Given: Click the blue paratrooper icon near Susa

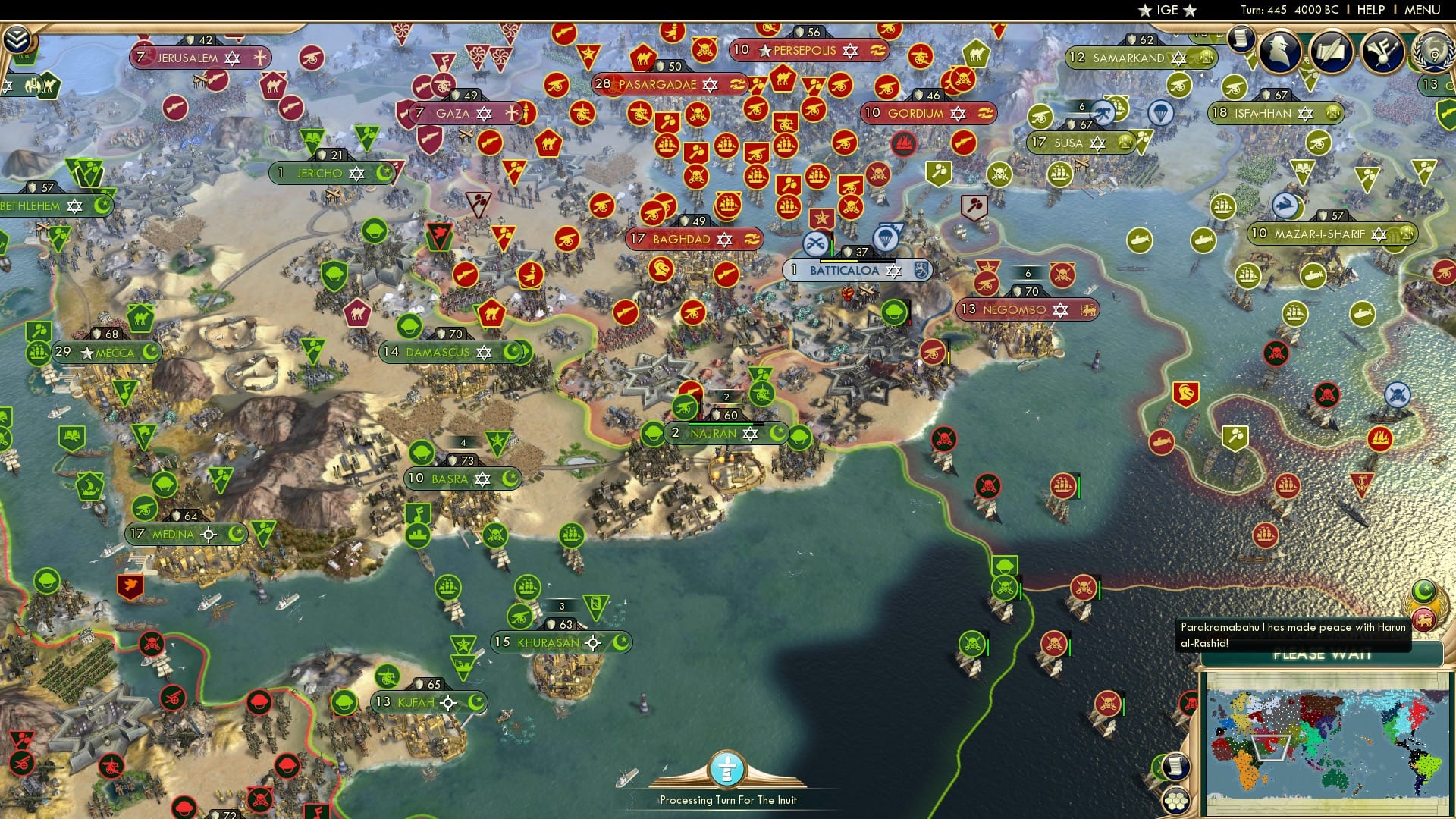Looking at the screenshot, I should [x=1159, y=113].
